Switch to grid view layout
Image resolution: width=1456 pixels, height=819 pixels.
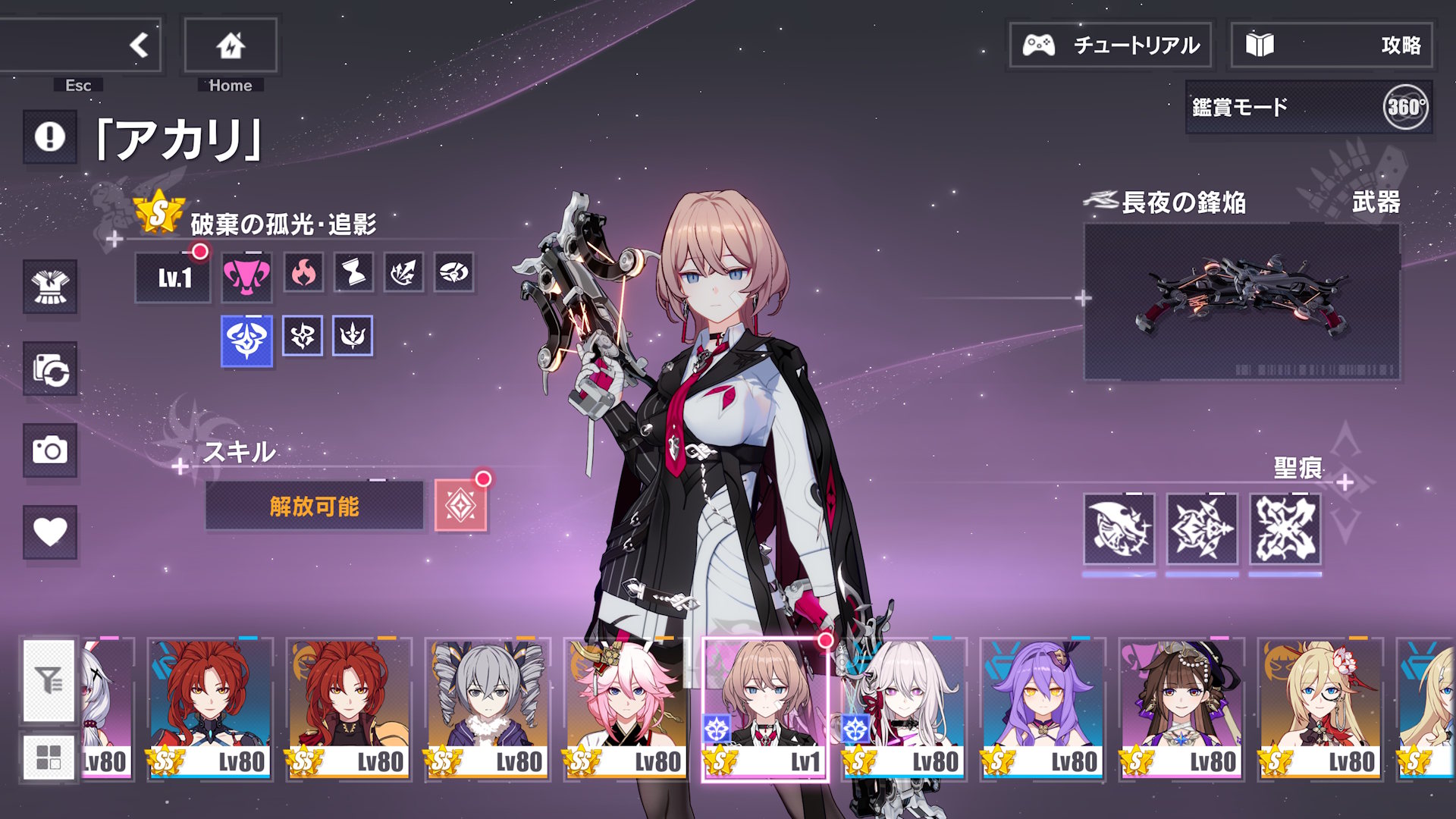pos(49,756)
